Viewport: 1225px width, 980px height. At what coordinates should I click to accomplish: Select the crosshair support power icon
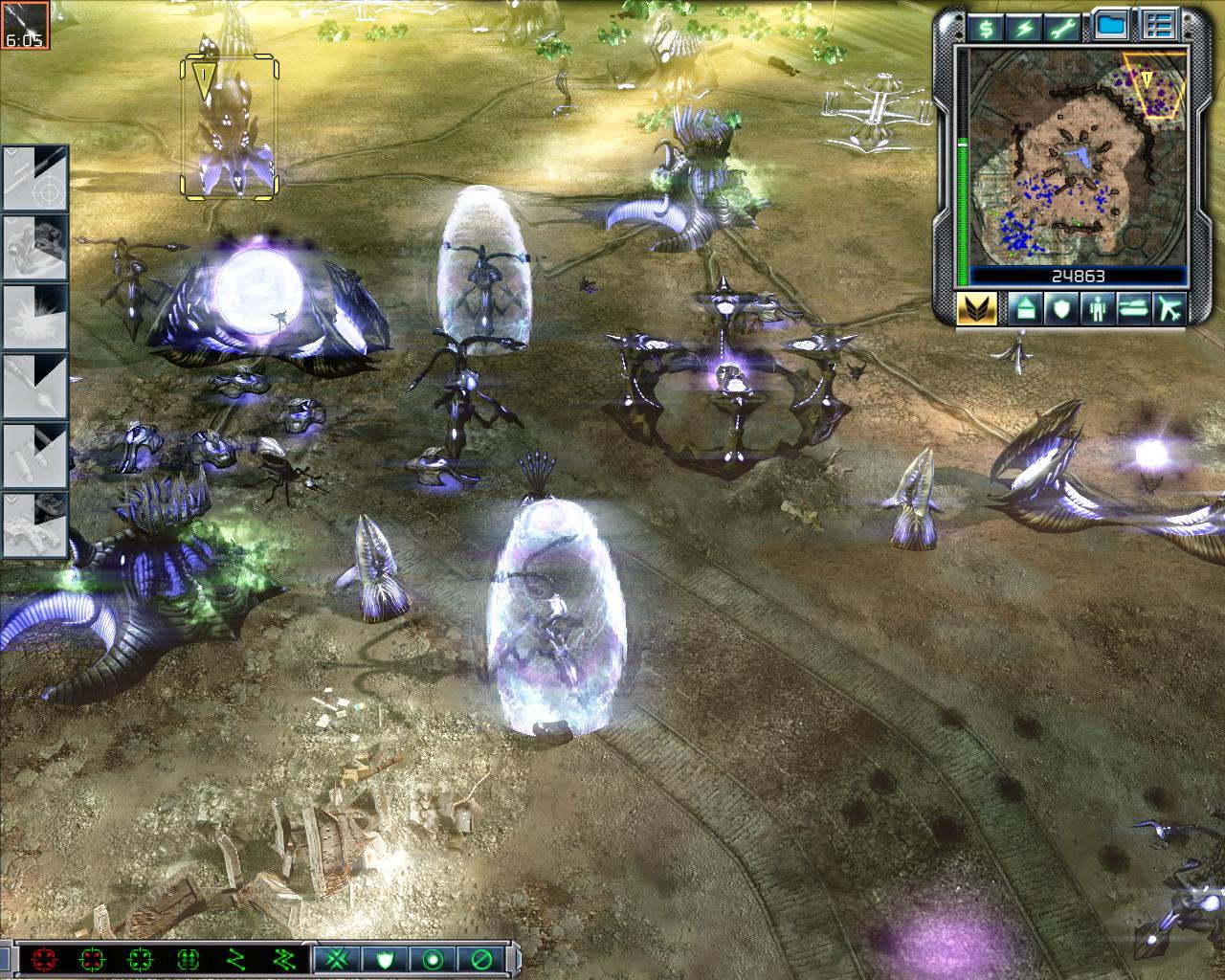coord(34,179)
